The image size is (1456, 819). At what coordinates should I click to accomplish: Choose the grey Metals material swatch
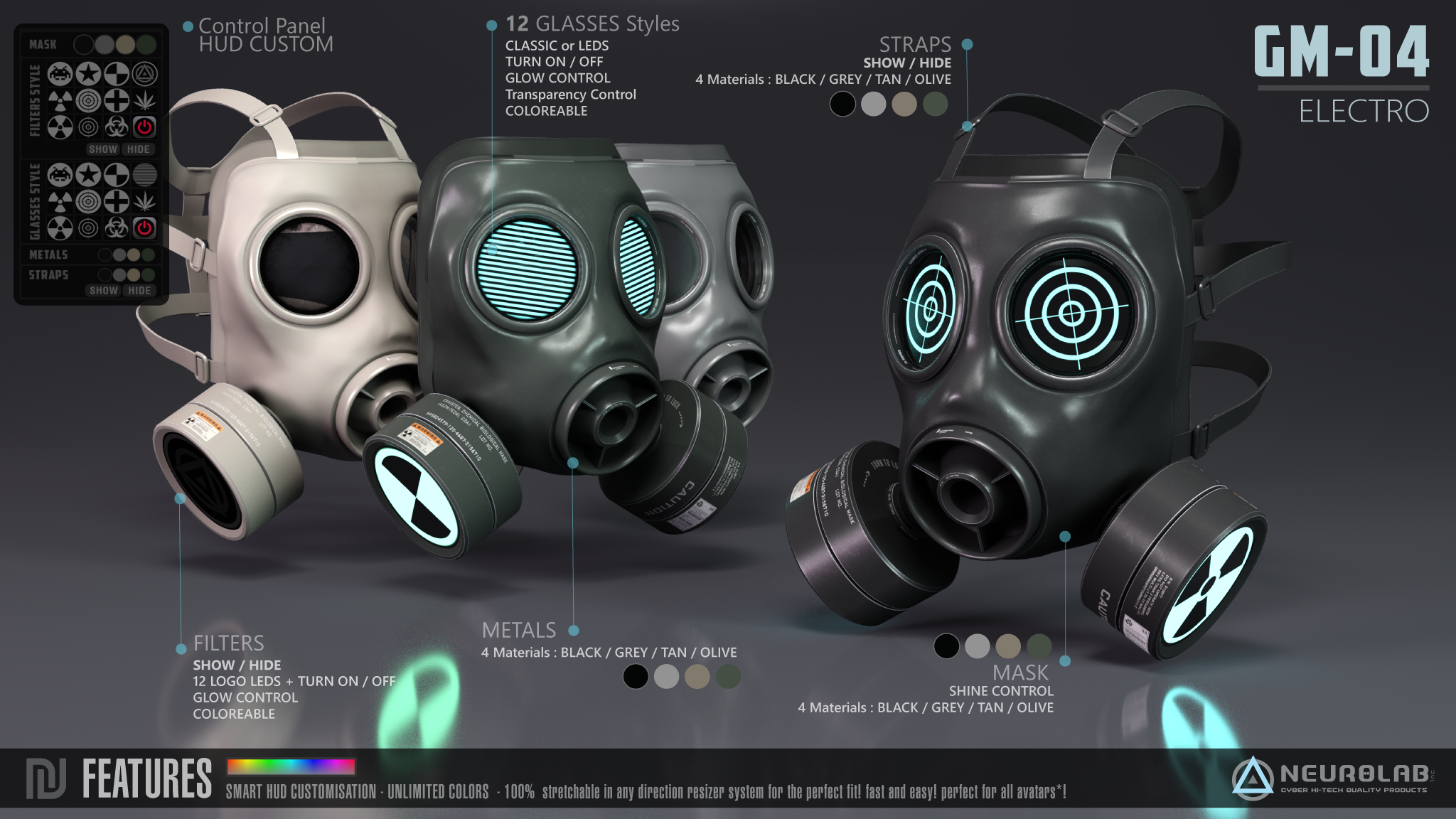coord(119,255)
